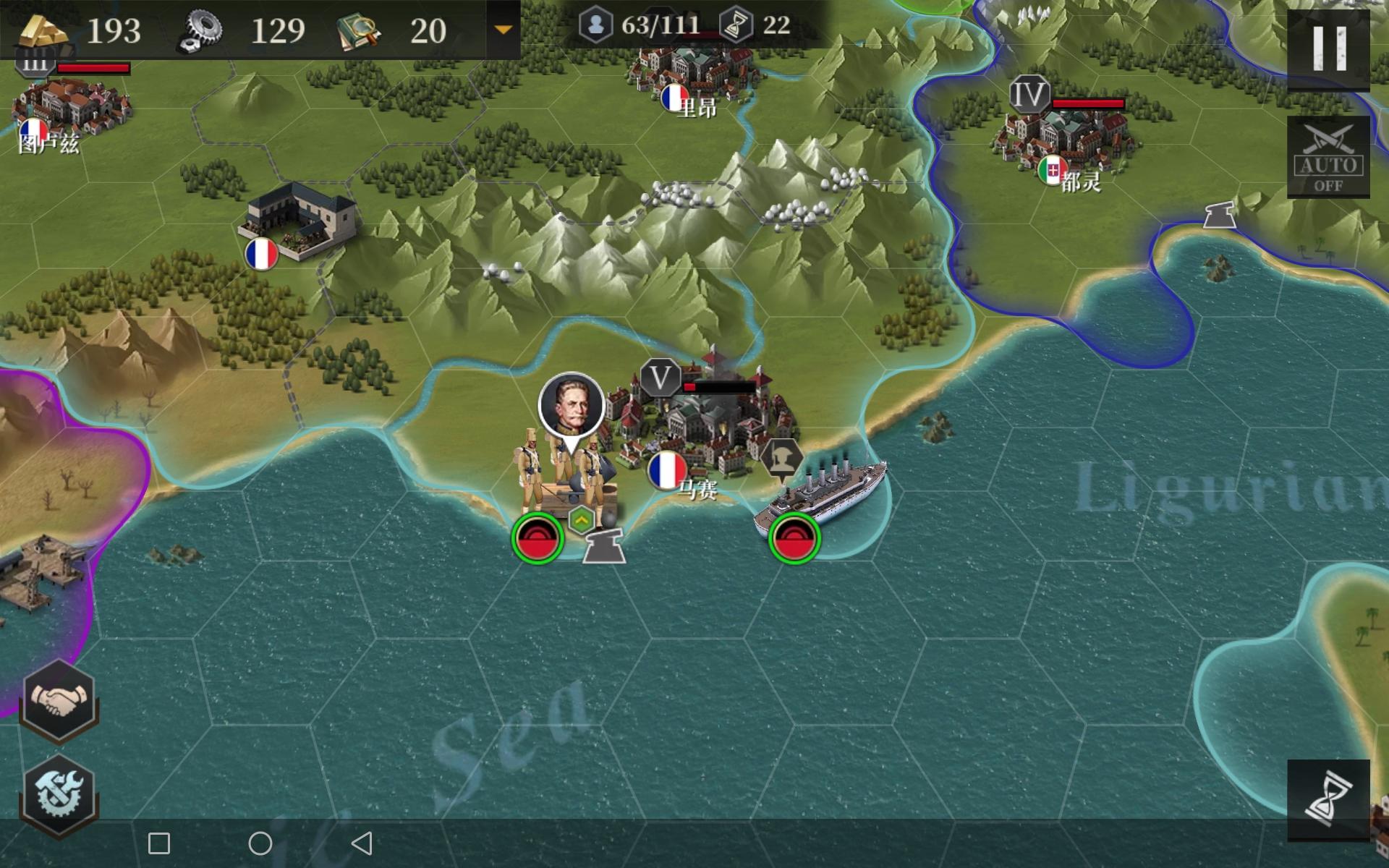The image size is (1389, 868).
Task: End the turn with the hourglass button
Action: tap(1328, 800)
